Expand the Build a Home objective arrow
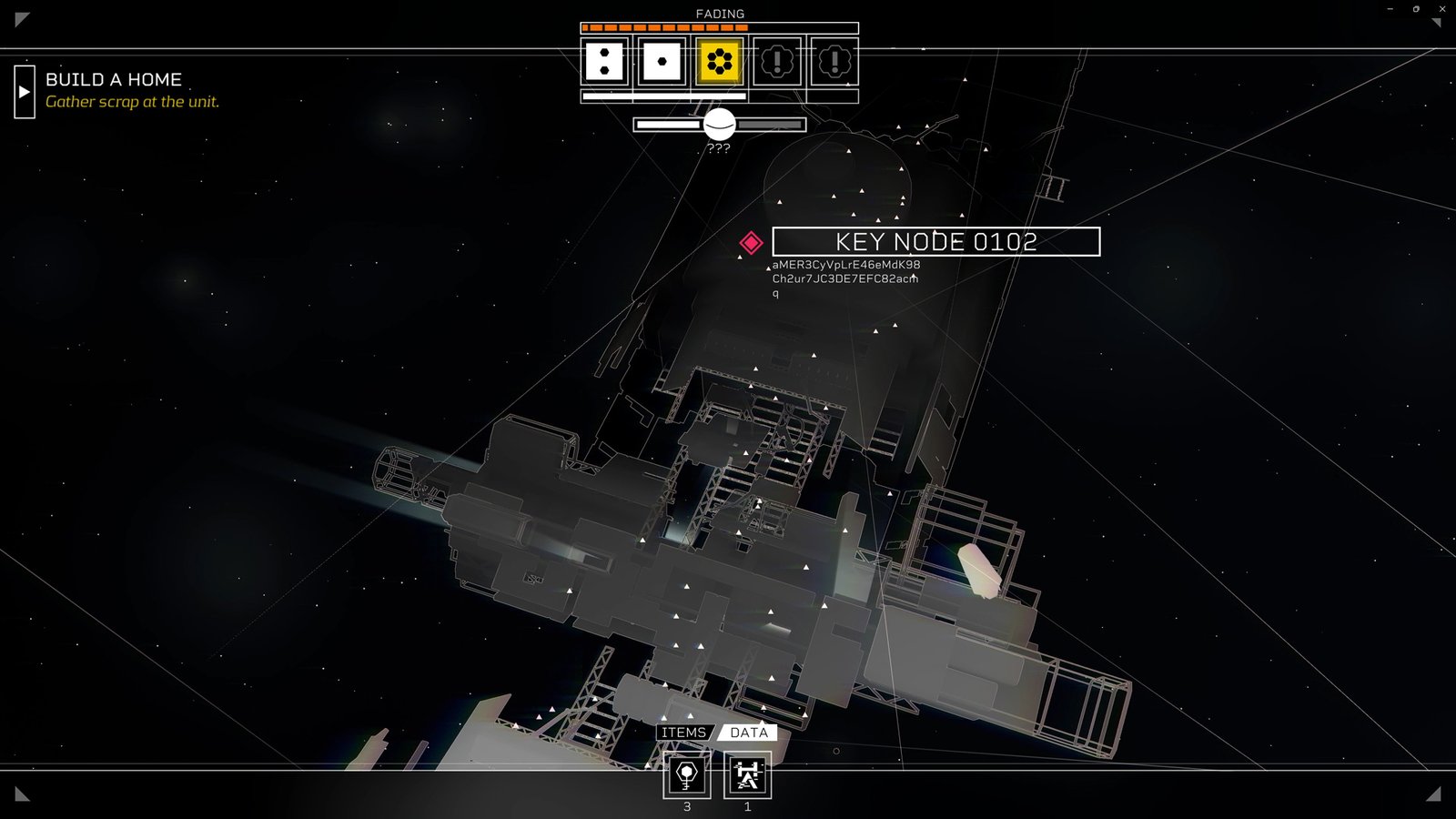Viewport: 1456px width, 819px height. tap(25, 92)
